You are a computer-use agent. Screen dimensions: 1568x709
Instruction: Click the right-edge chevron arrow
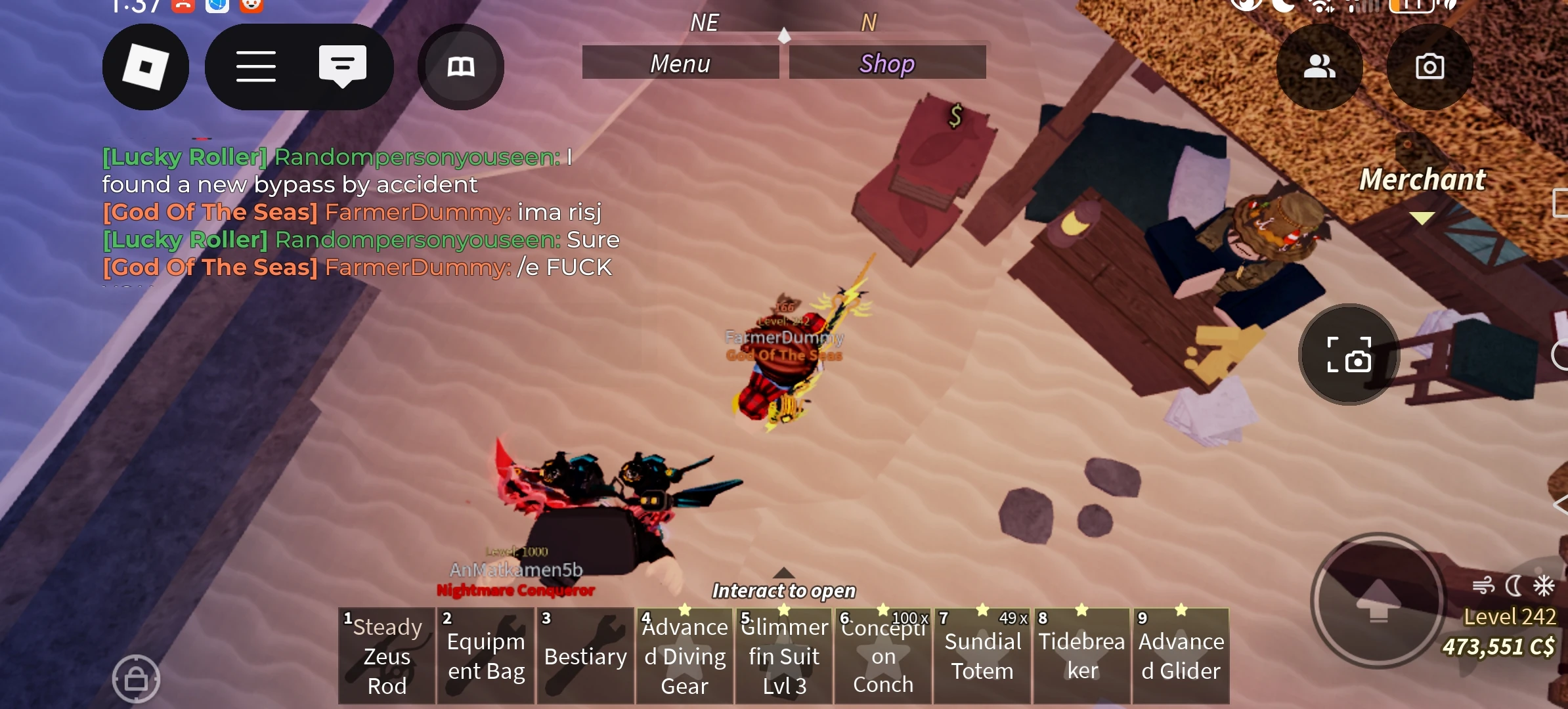[1561, 505]
